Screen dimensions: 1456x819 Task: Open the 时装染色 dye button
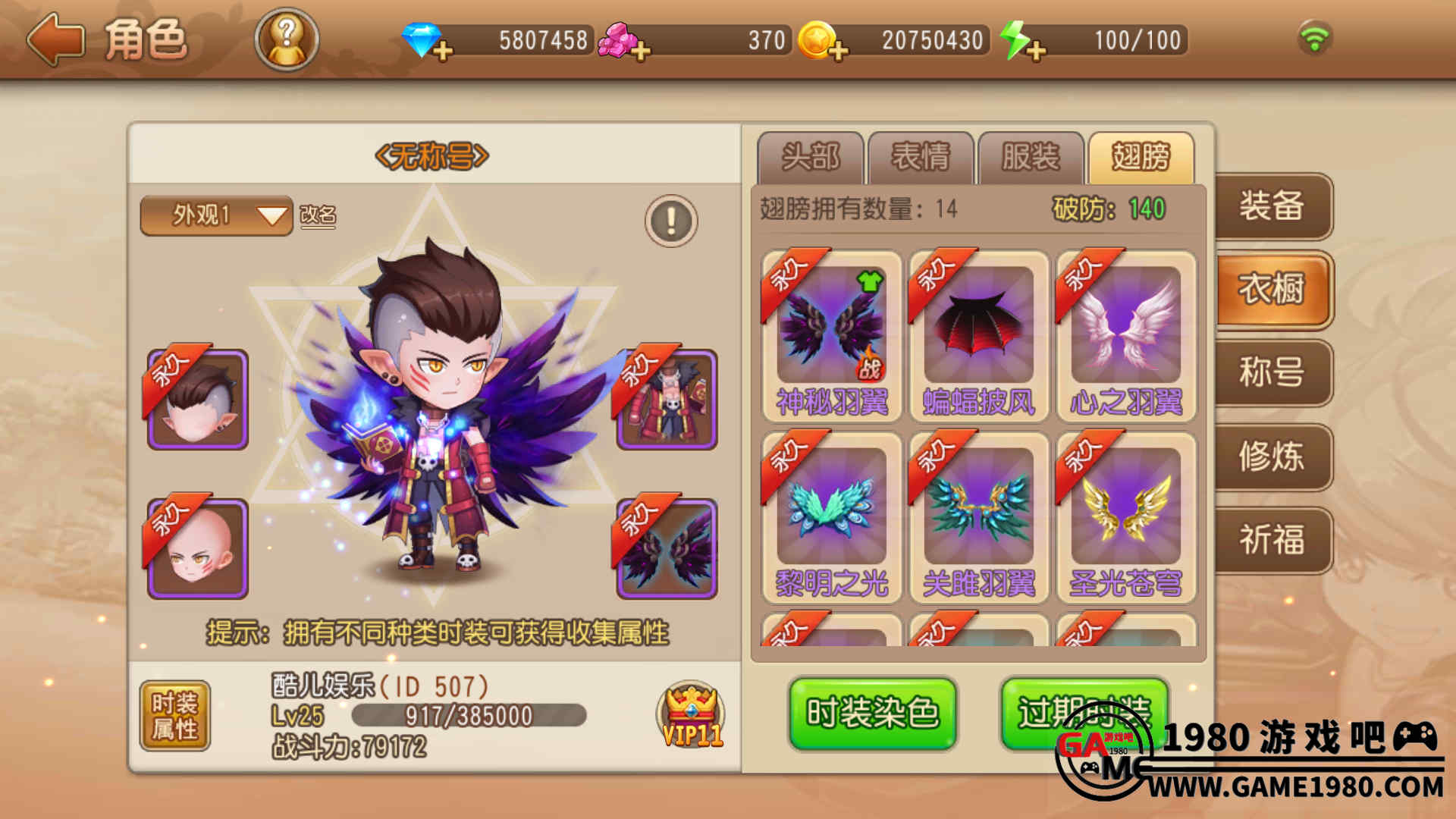(x=873, y=714)
